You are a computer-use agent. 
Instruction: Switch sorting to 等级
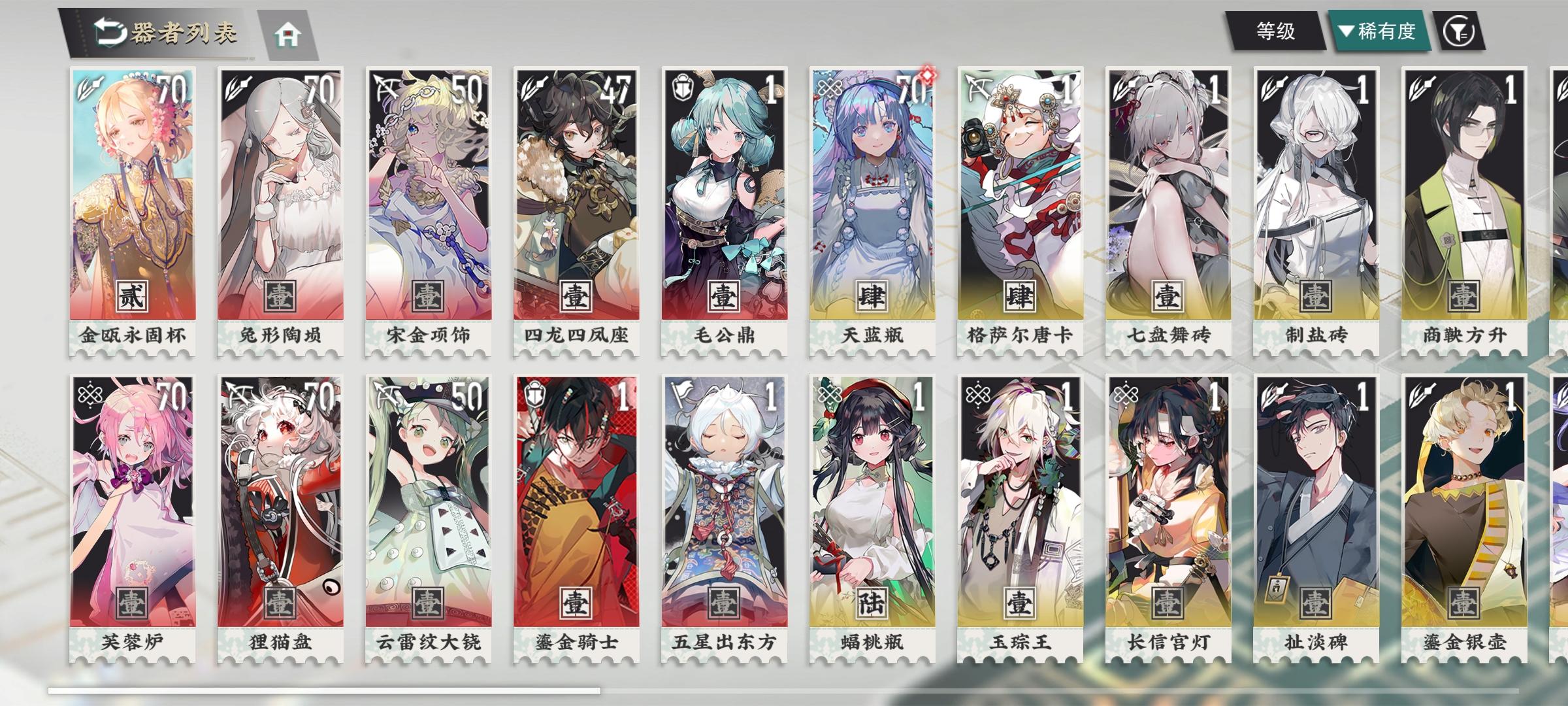click(x=1277, y=31)
